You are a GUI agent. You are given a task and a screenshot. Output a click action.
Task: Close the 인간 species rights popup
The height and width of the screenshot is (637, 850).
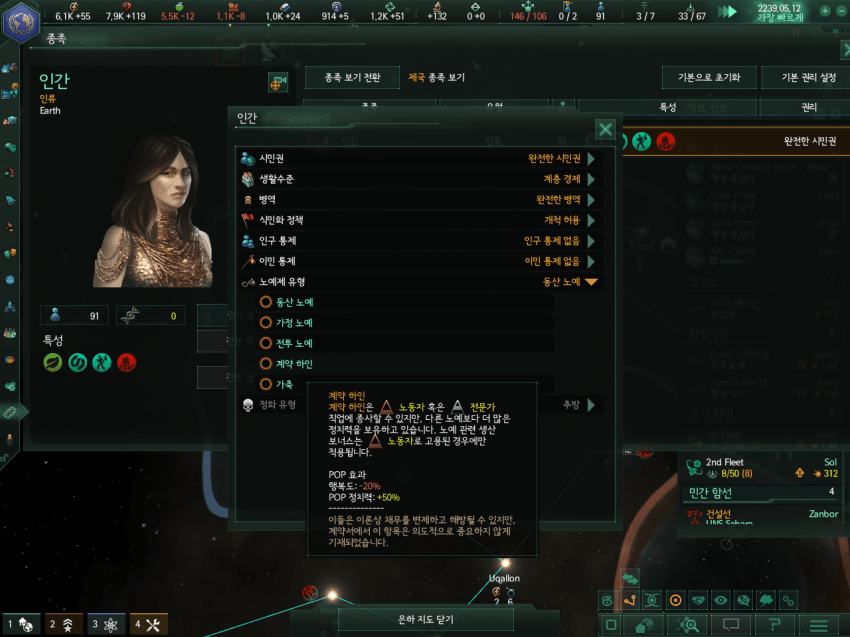[605, 129]
